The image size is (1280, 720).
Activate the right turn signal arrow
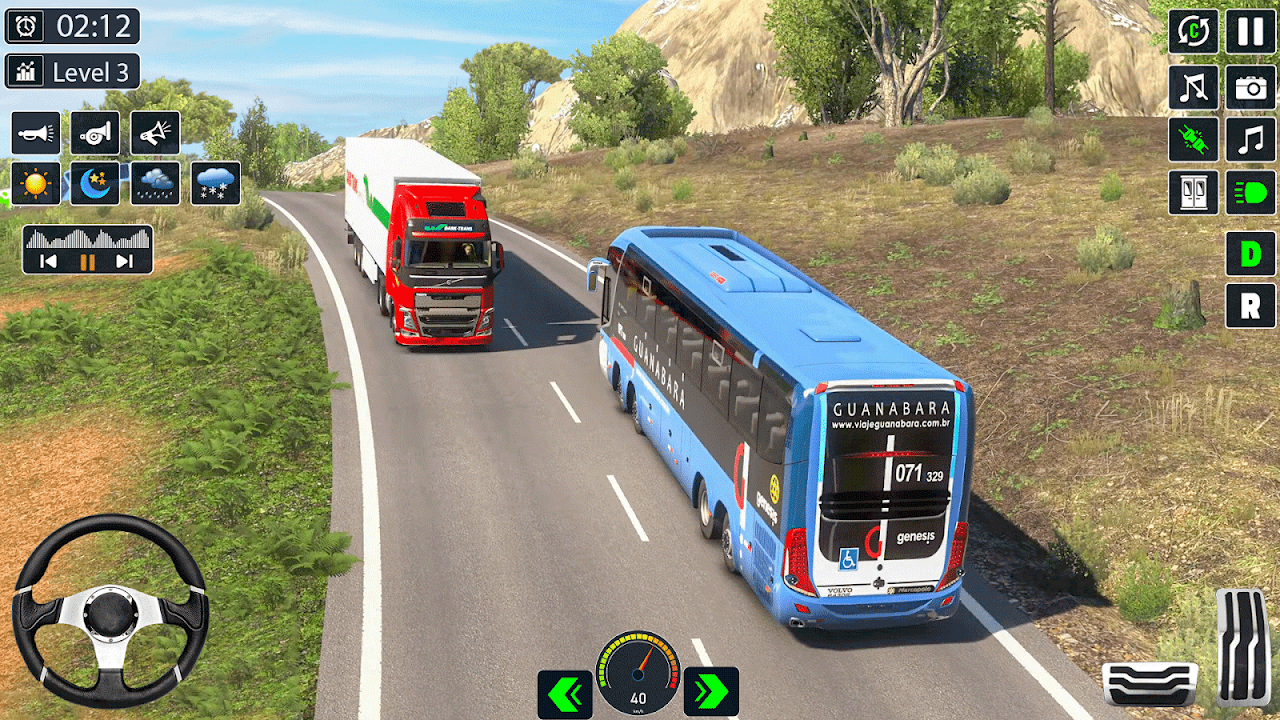[x=711, y=692]
